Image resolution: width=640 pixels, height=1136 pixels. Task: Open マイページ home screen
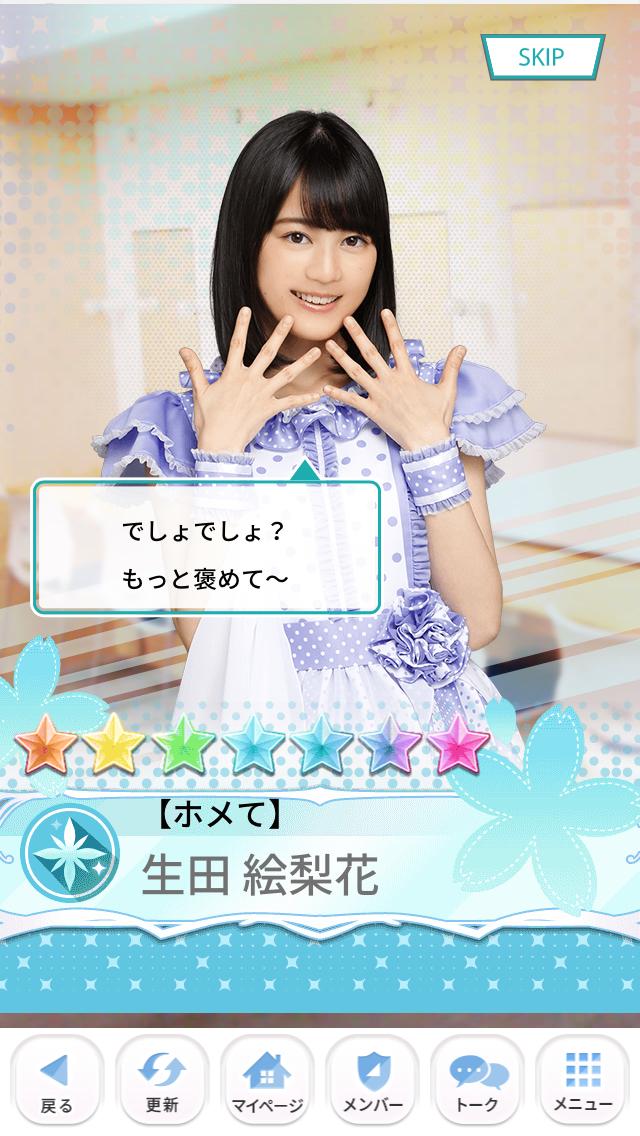tap(268, 1083)
